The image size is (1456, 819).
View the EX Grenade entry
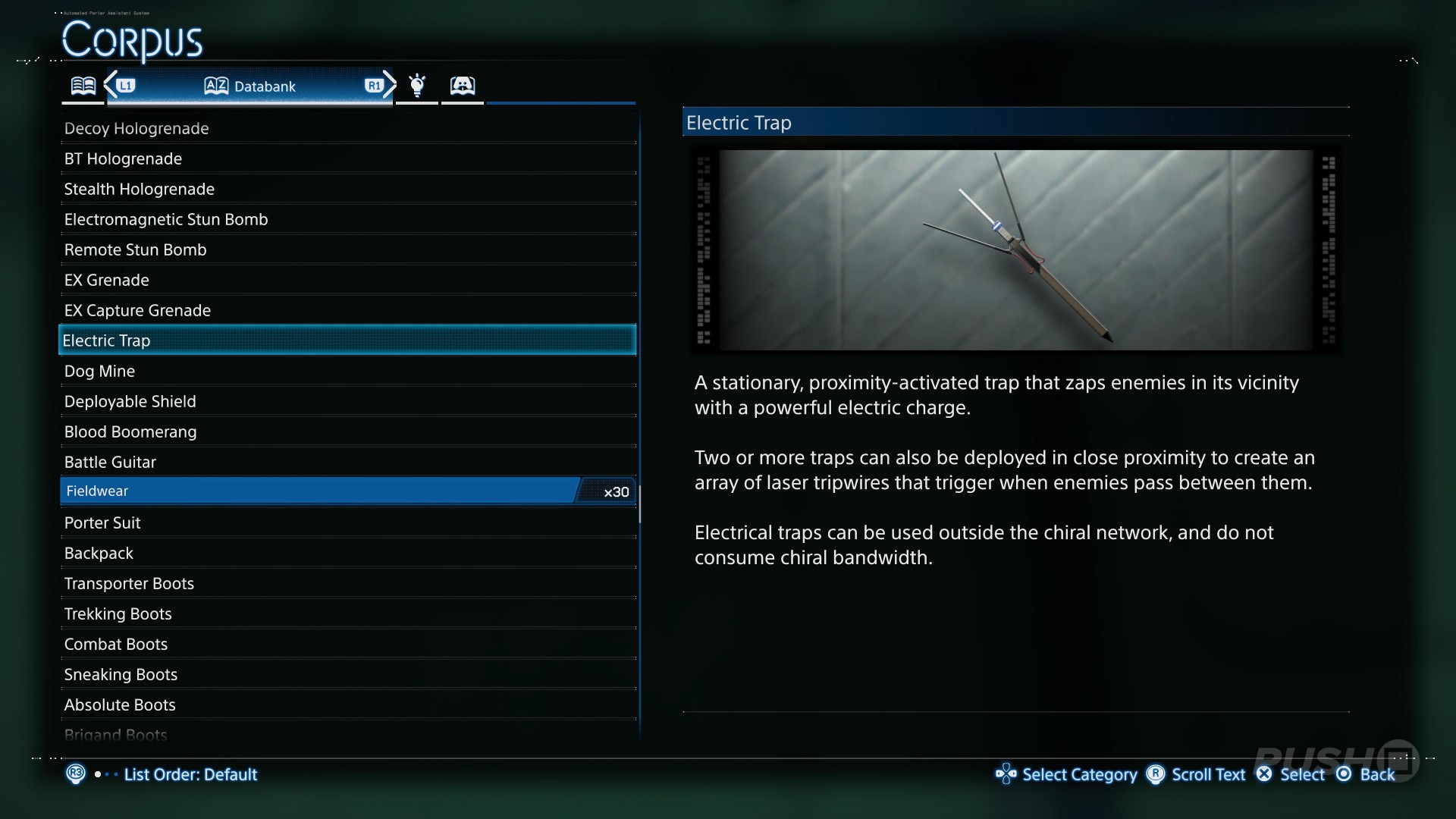click(106, 280)
